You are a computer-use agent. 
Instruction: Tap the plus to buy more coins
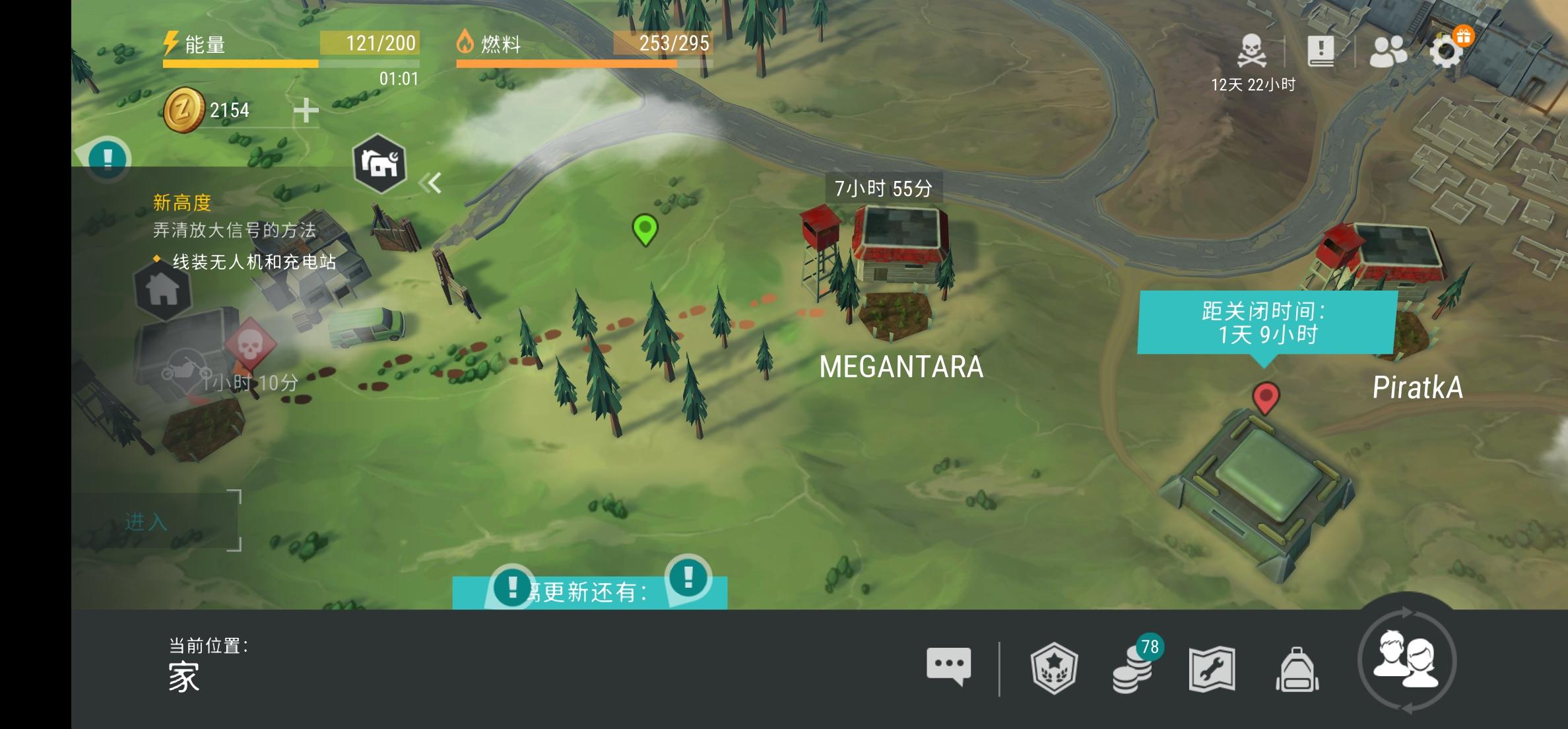pos(308,111)
